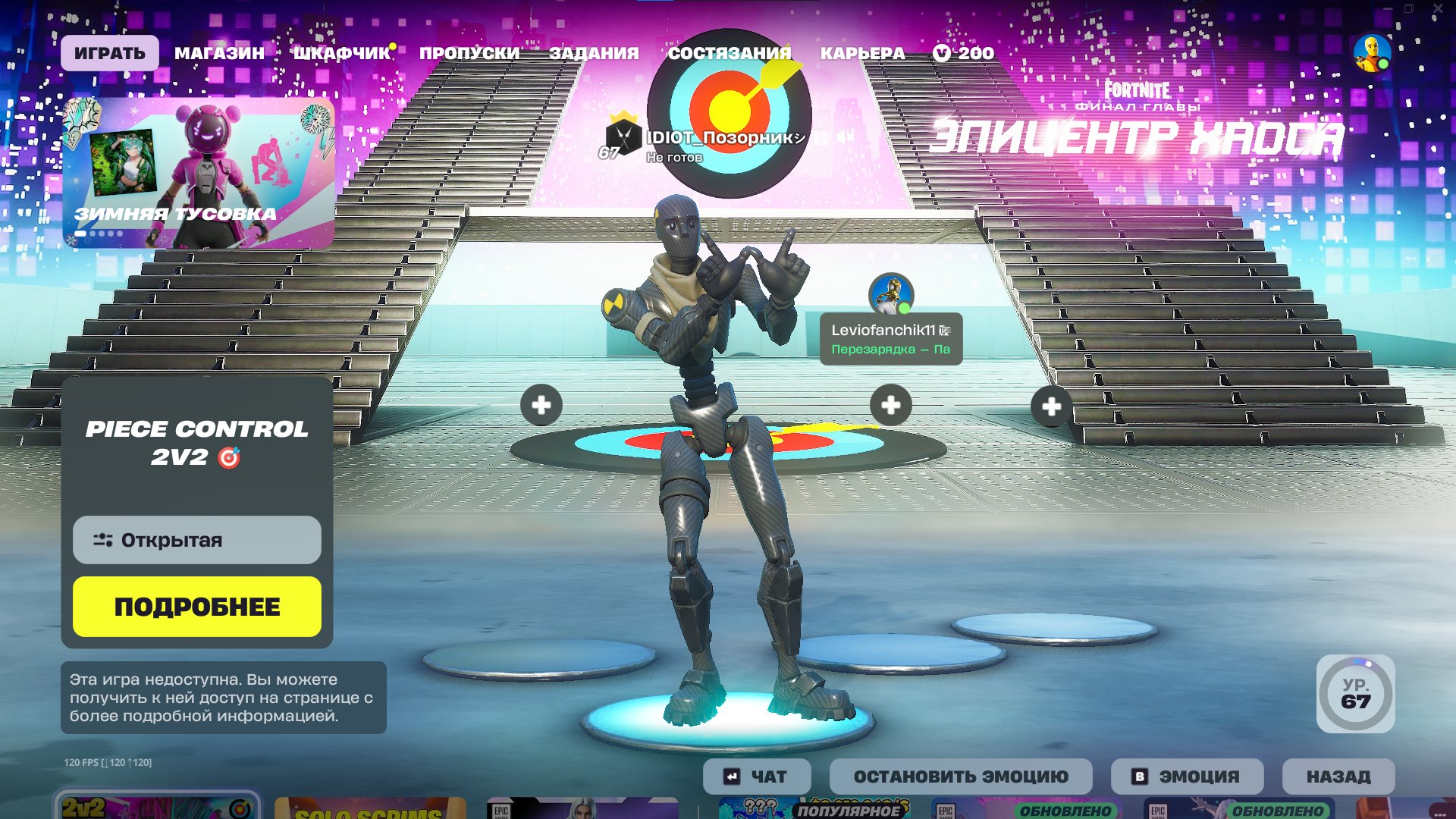This screenshot has height=819, width=1456.
Task: Click the keyboard-enter icon on ЧАТ button
Action: point(730,776)
